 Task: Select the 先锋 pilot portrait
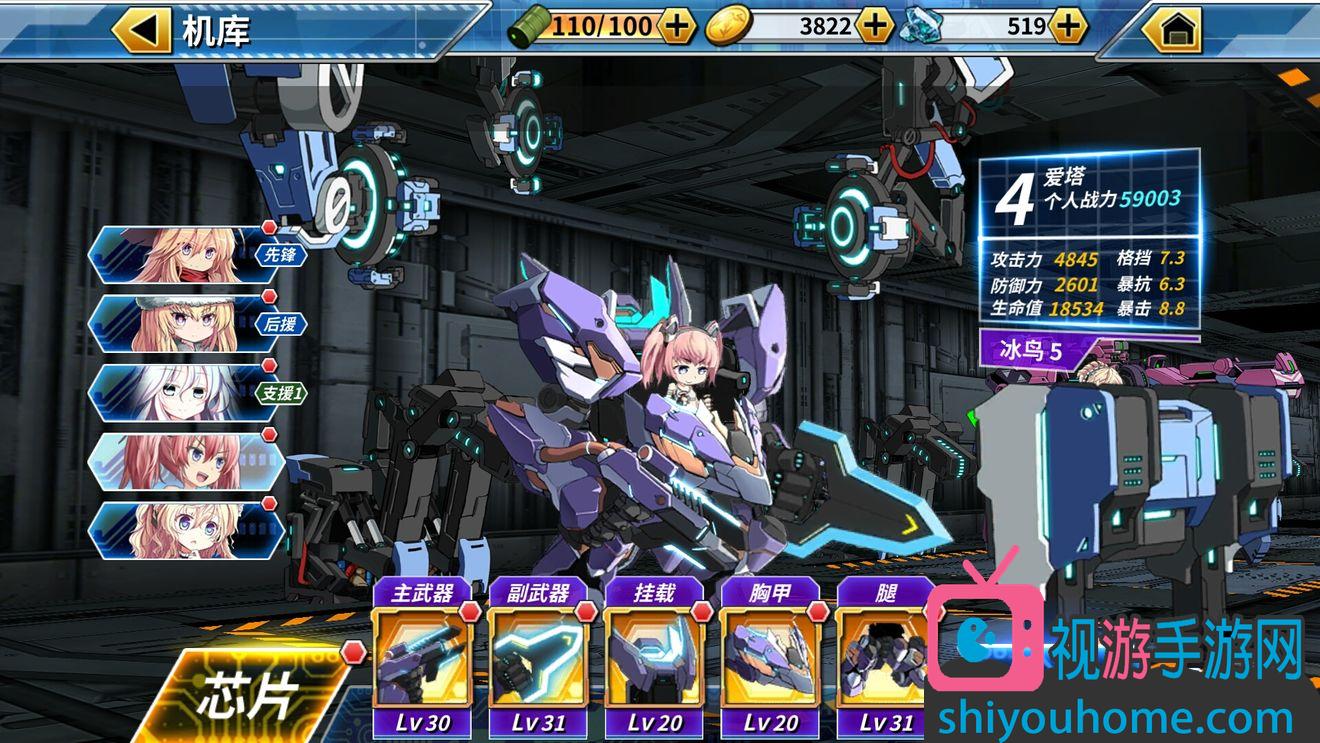(x=190, y=255)
